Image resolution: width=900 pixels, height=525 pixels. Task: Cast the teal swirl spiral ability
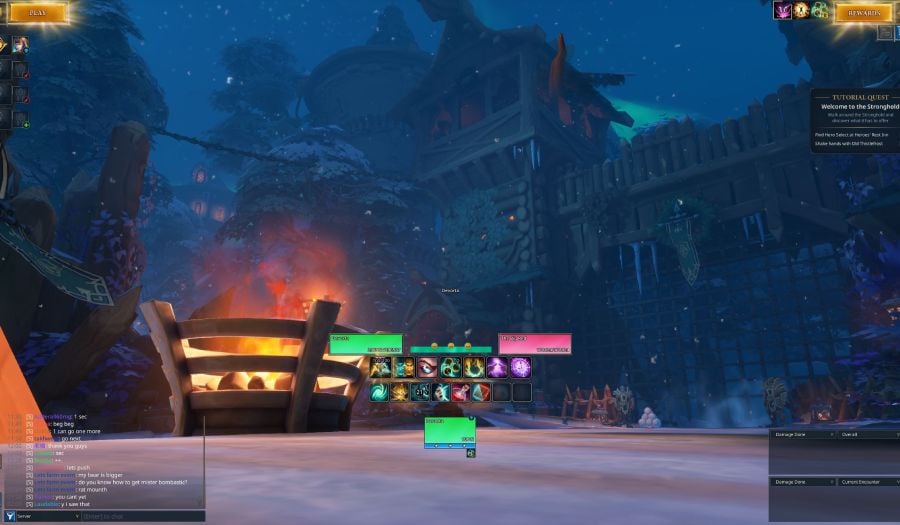pyautogui.click(x=380, y=392)
